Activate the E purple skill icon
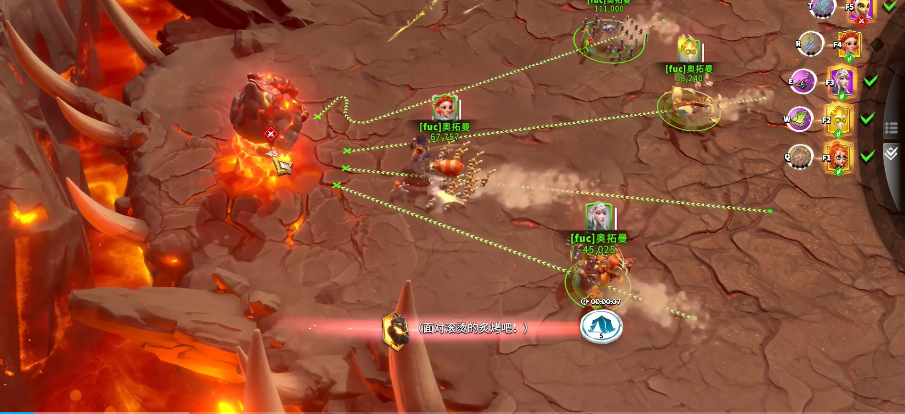This screenshot has width=905, height=414. [804, 82]
